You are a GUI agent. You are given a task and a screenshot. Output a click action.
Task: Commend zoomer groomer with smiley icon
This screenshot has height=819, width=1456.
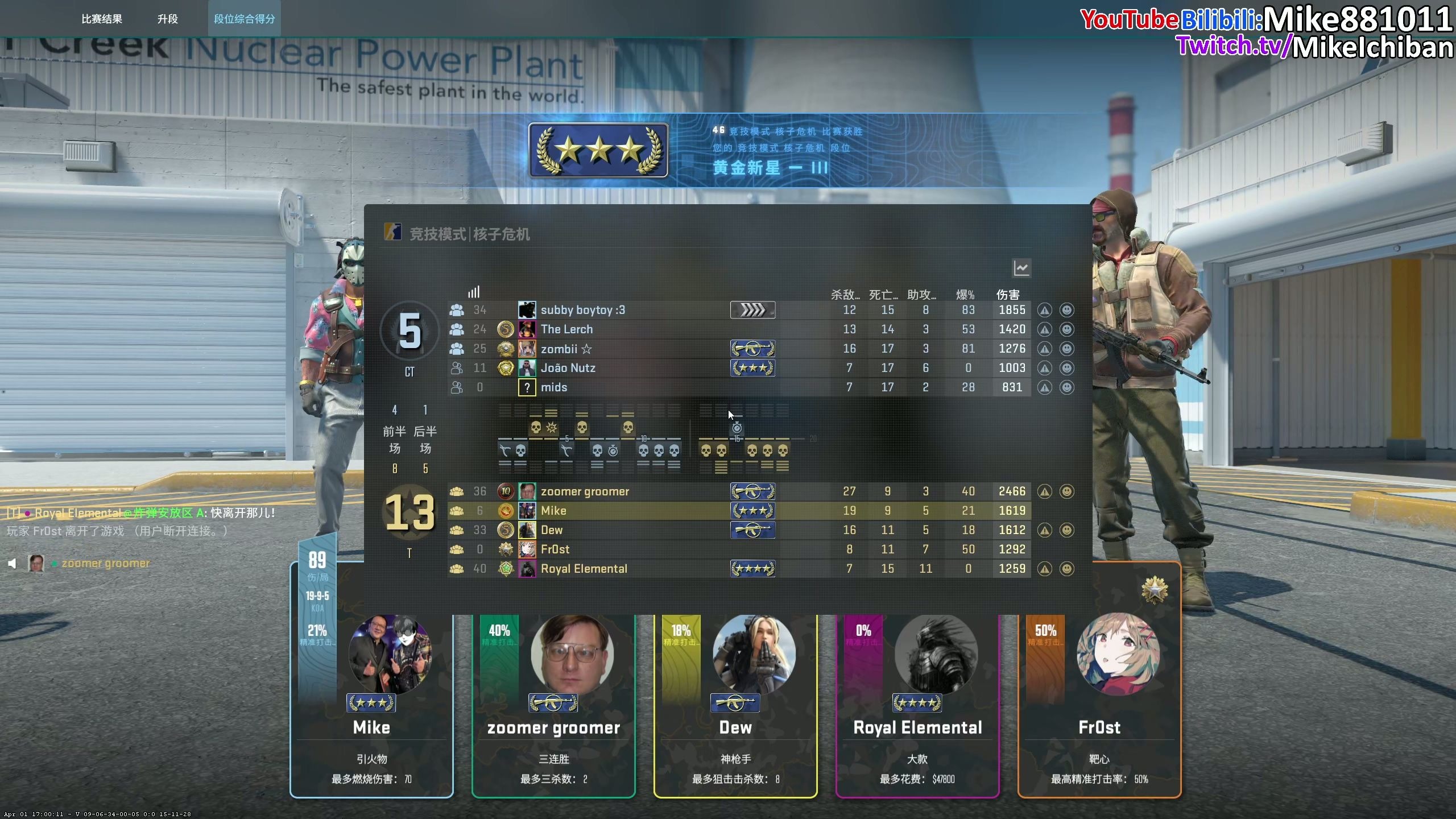1067,491
